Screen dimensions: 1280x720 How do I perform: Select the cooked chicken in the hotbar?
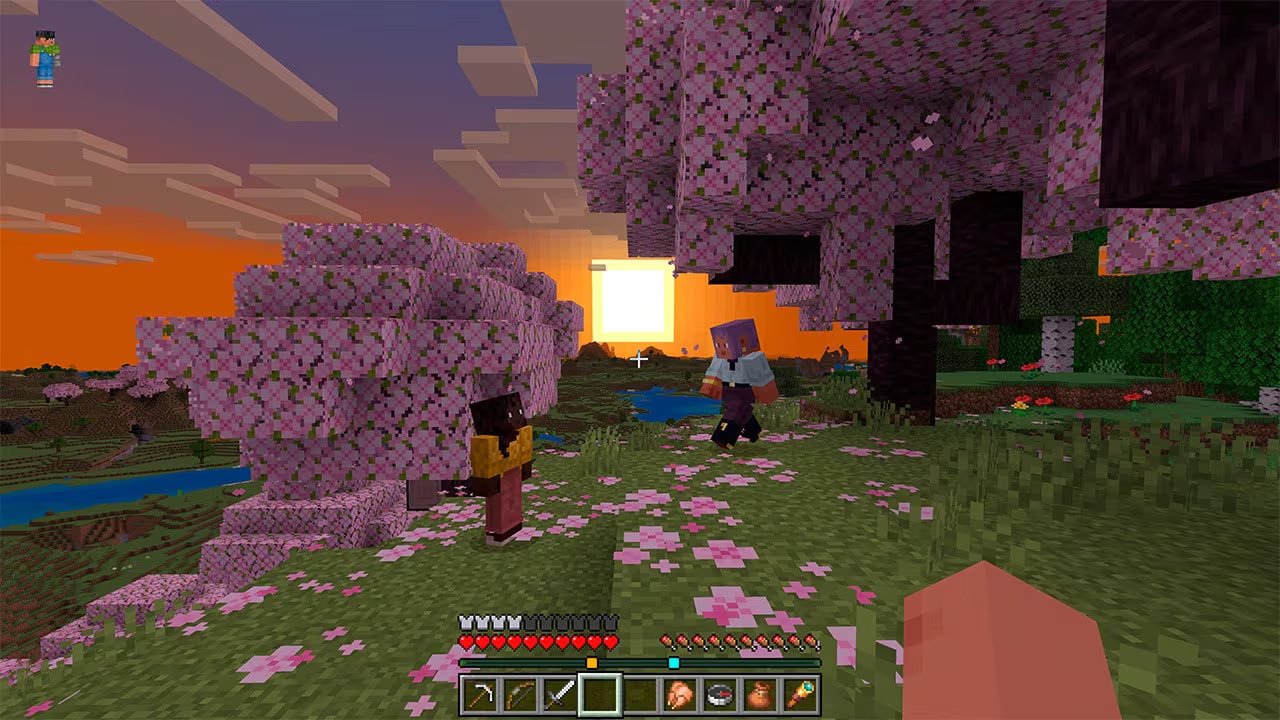[x=679, y=694]
